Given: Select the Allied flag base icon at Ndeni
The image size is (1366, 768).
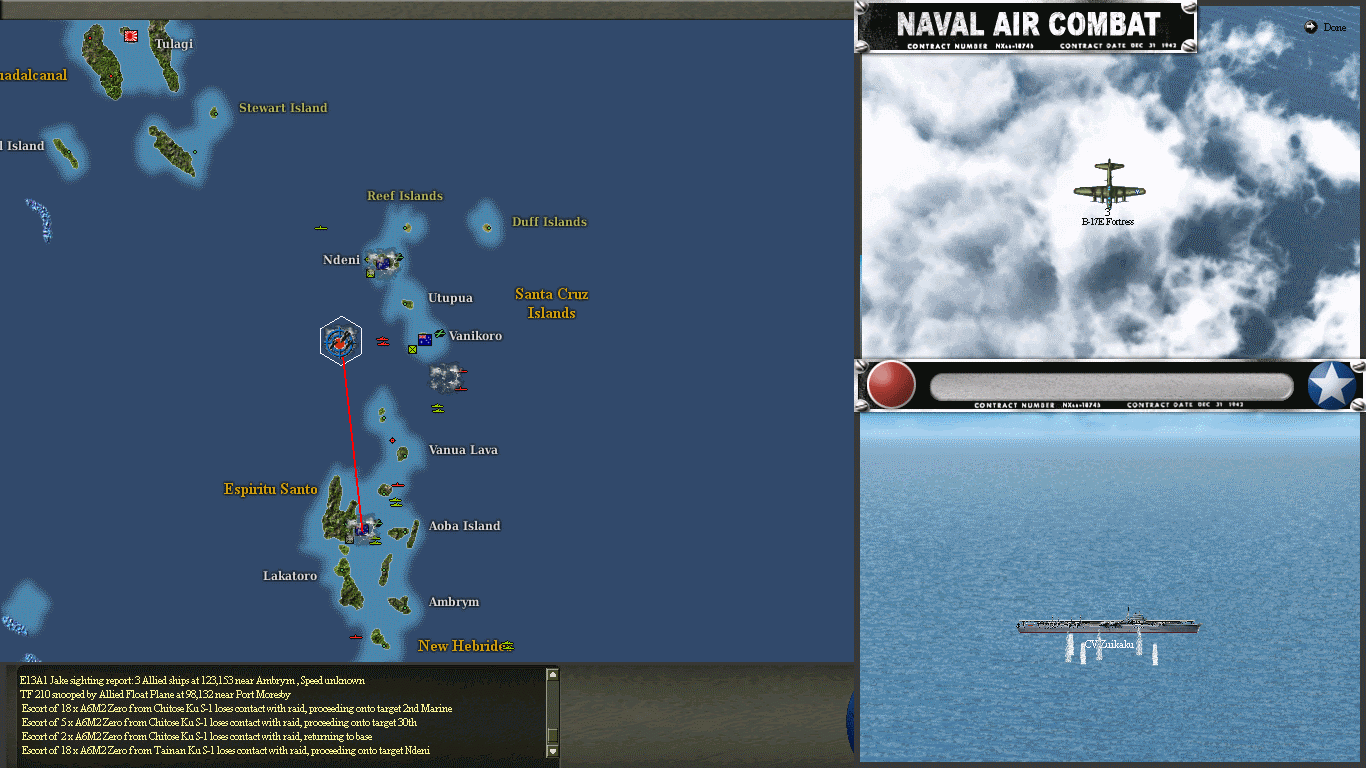Looking at the screenshot, I should (x=383, y=263).
